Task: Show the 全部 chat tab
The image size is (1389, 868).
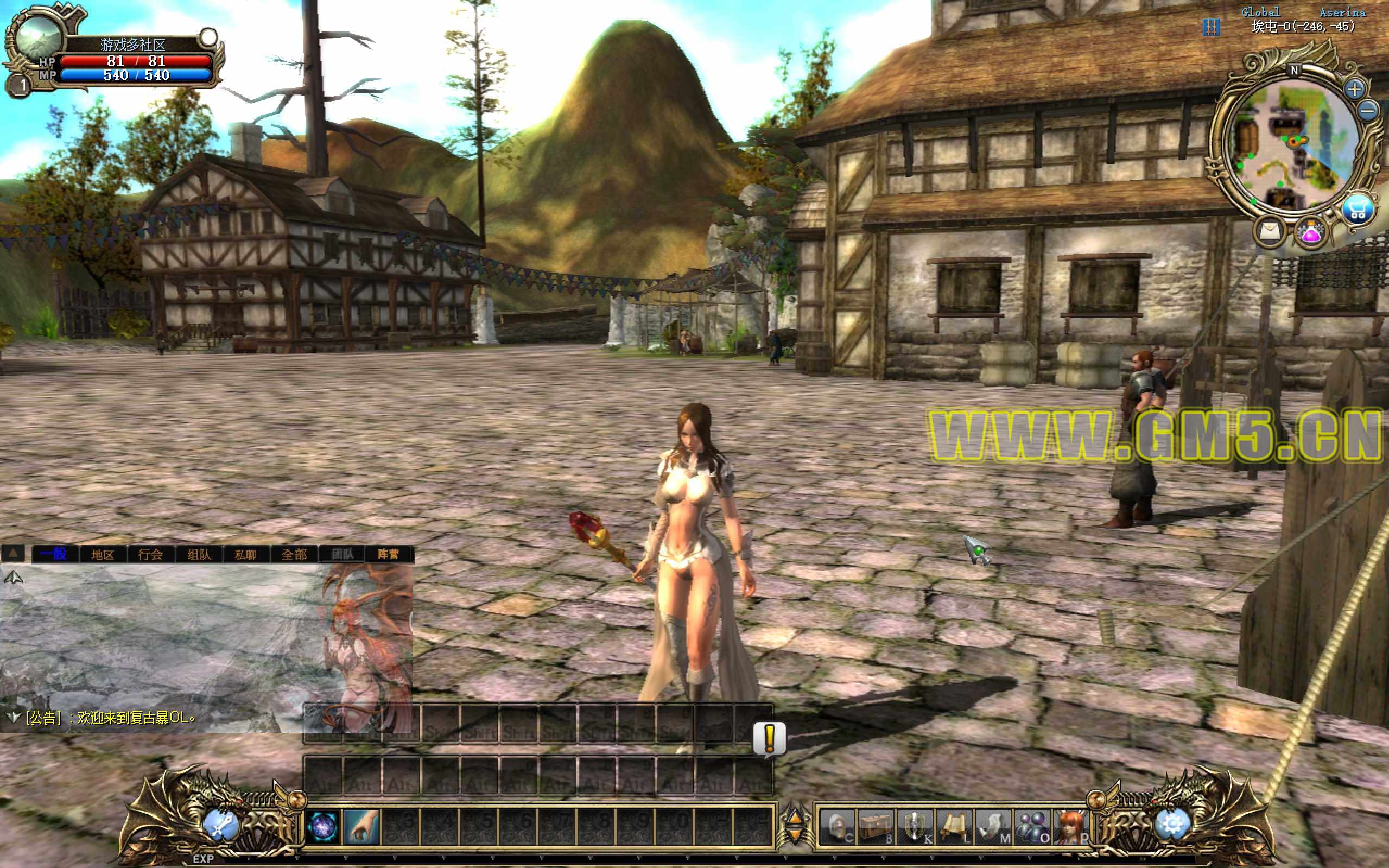Action: [294, 554]
